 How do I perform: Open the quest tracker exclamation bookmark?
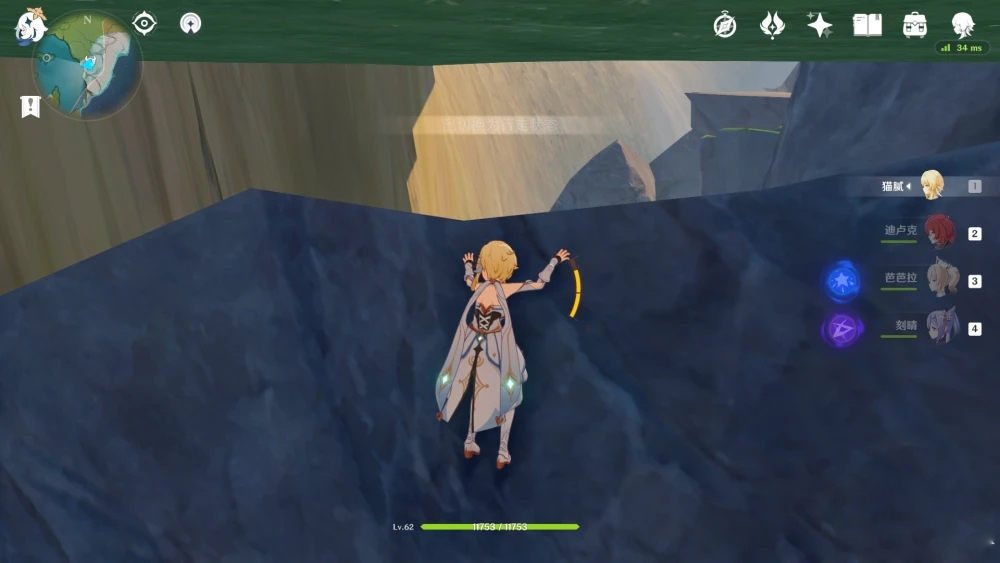(x=30, y=106)
